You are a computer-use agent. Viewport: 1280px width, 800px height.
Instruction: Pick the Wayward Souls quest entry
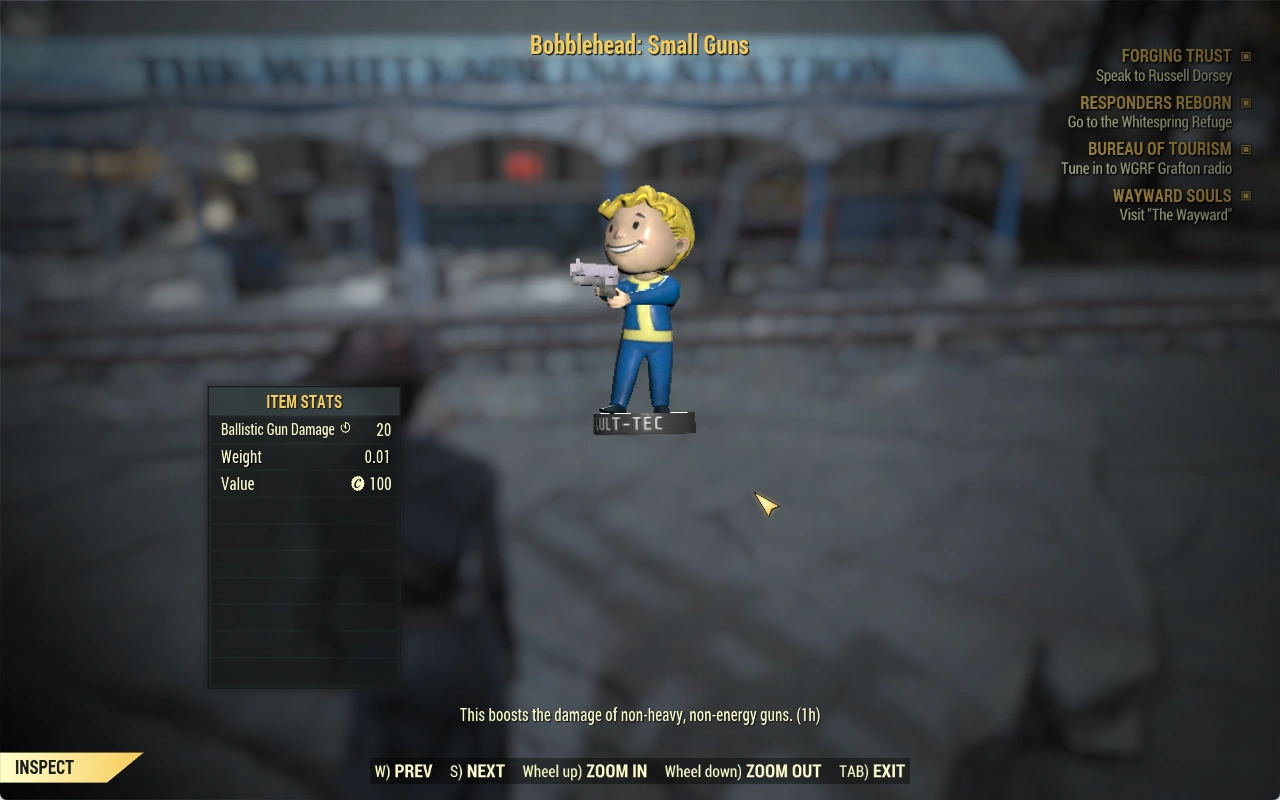(1171, 196)
